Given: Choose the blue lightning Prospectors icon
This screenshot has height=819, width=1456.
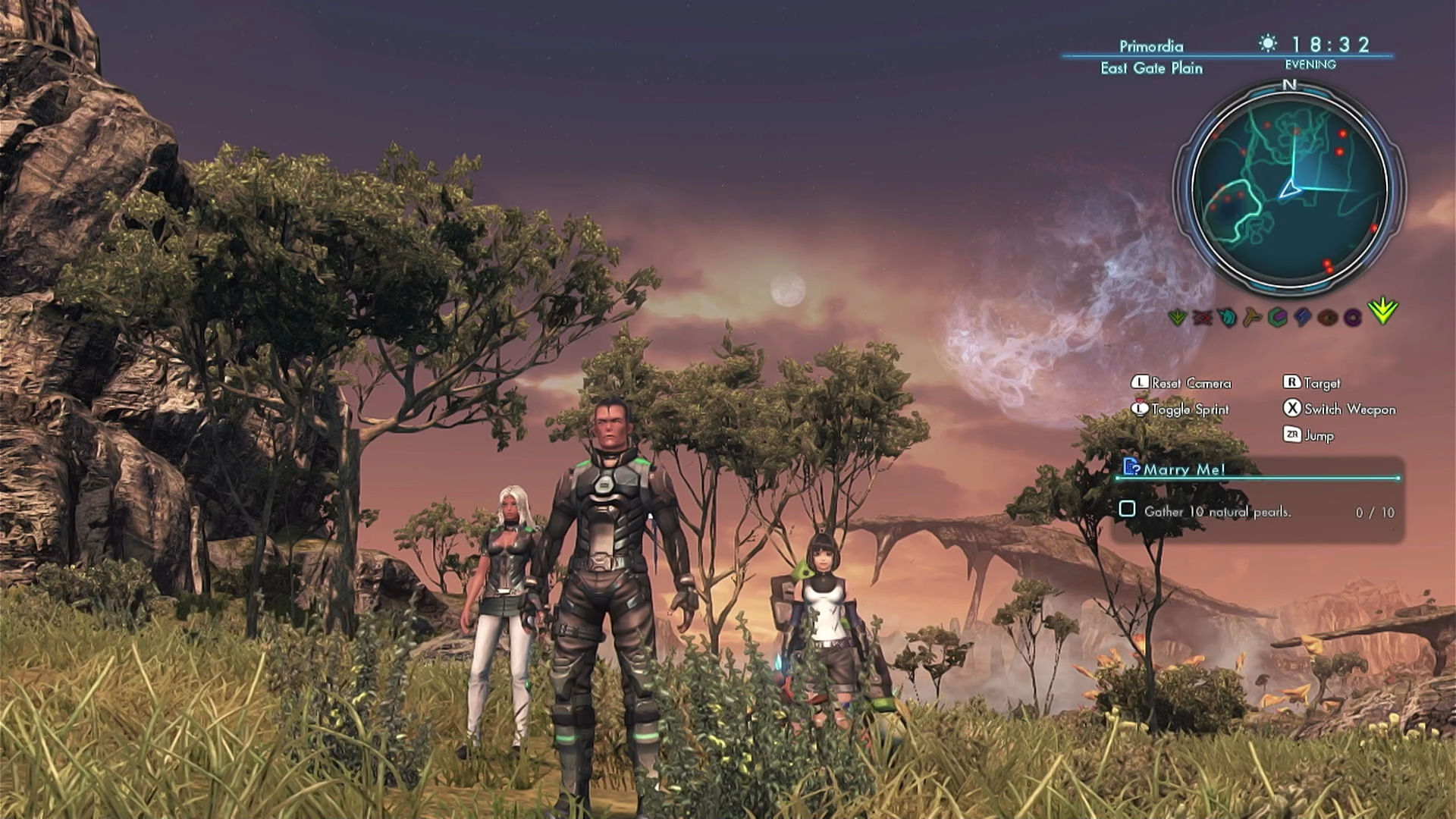Looking at the screenshot, I should coord(1303,317).
